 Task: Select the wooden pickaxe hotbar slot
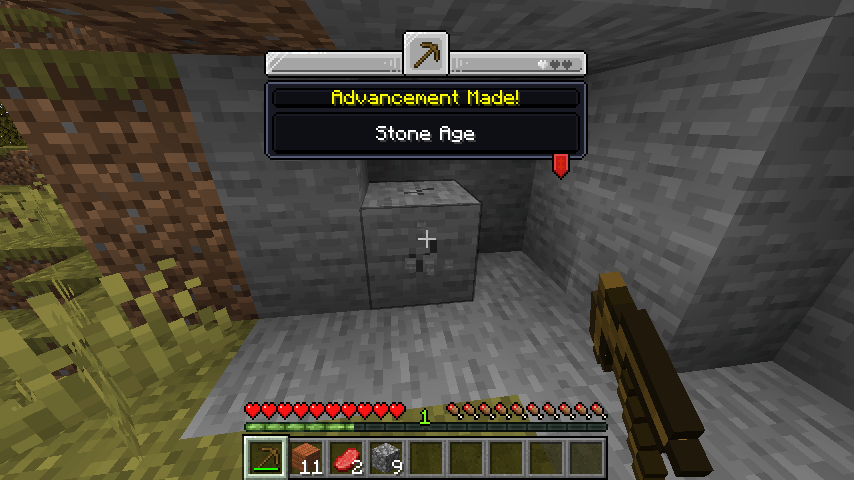[x=266, y=459]
